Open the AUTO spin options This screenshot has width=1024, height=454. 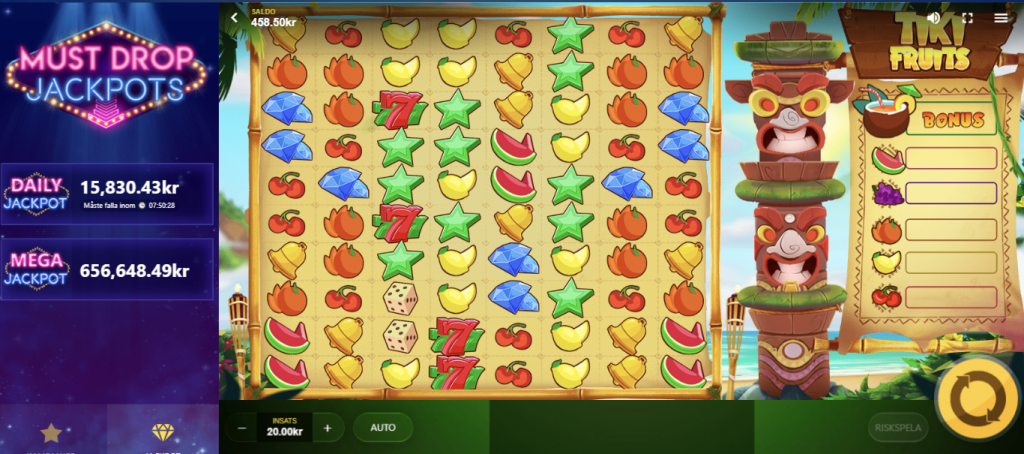[383, 428]
